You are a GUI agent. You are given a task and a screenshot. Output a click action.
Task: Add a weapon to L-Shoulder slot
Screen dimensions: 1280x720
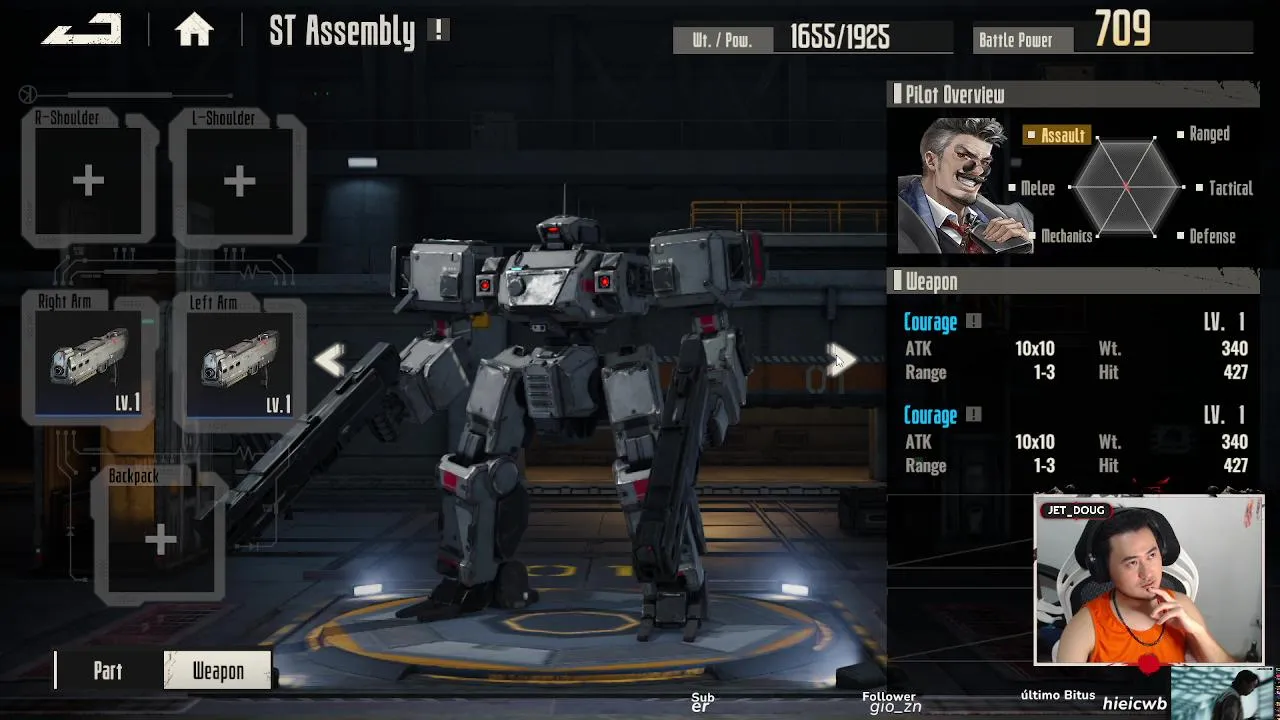coord(238,181)
